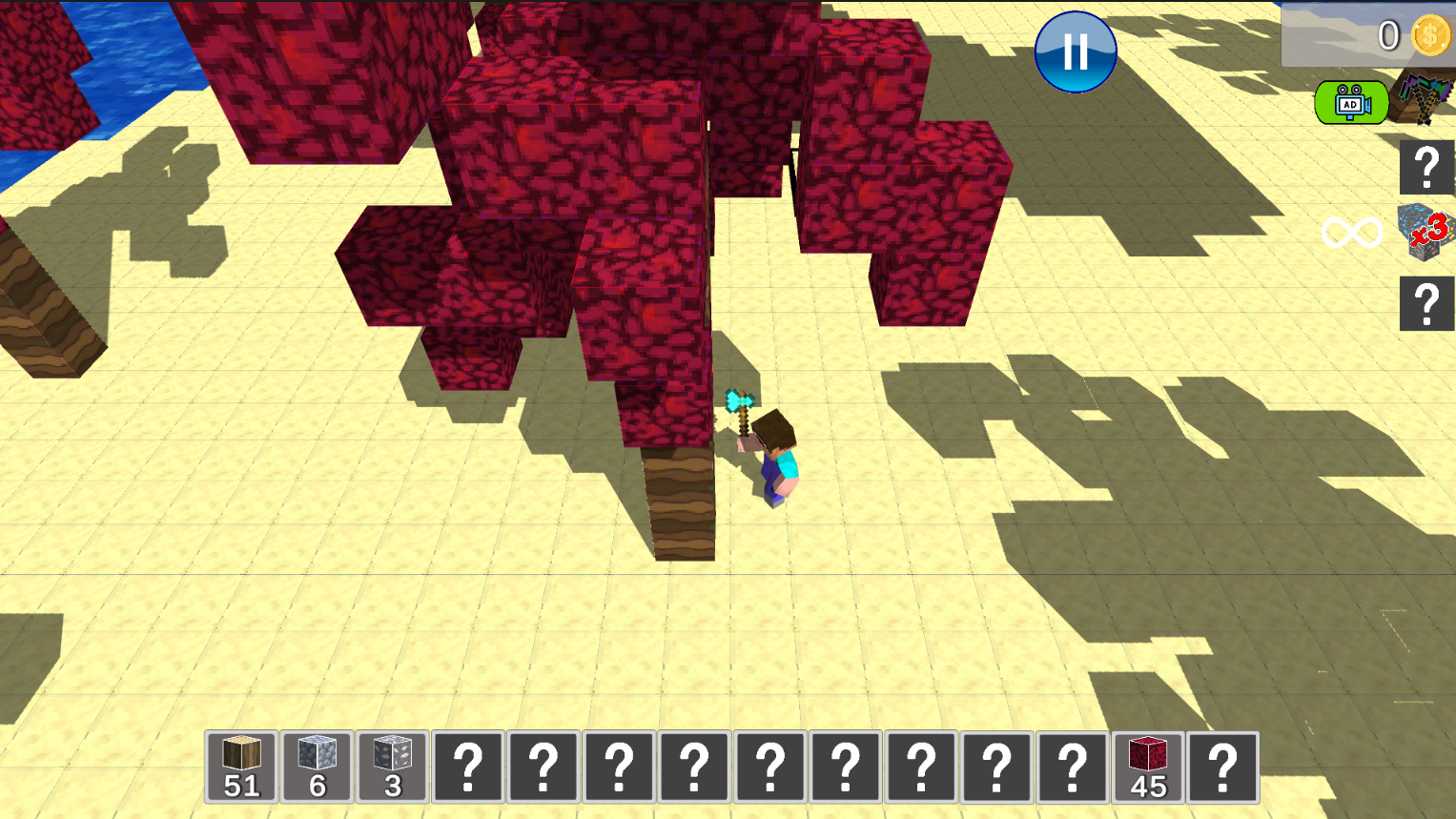Open the bottom mystery question-mark box
Viewport: 1456px width, 819px height.
pos(1426,303)
